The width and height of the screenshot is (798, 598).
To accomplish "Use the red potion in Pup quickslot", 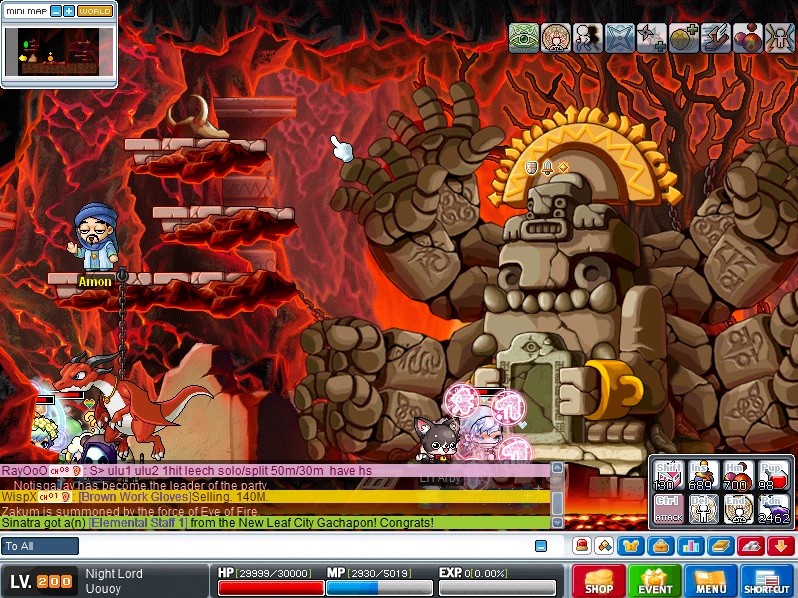I will point(772,474).
